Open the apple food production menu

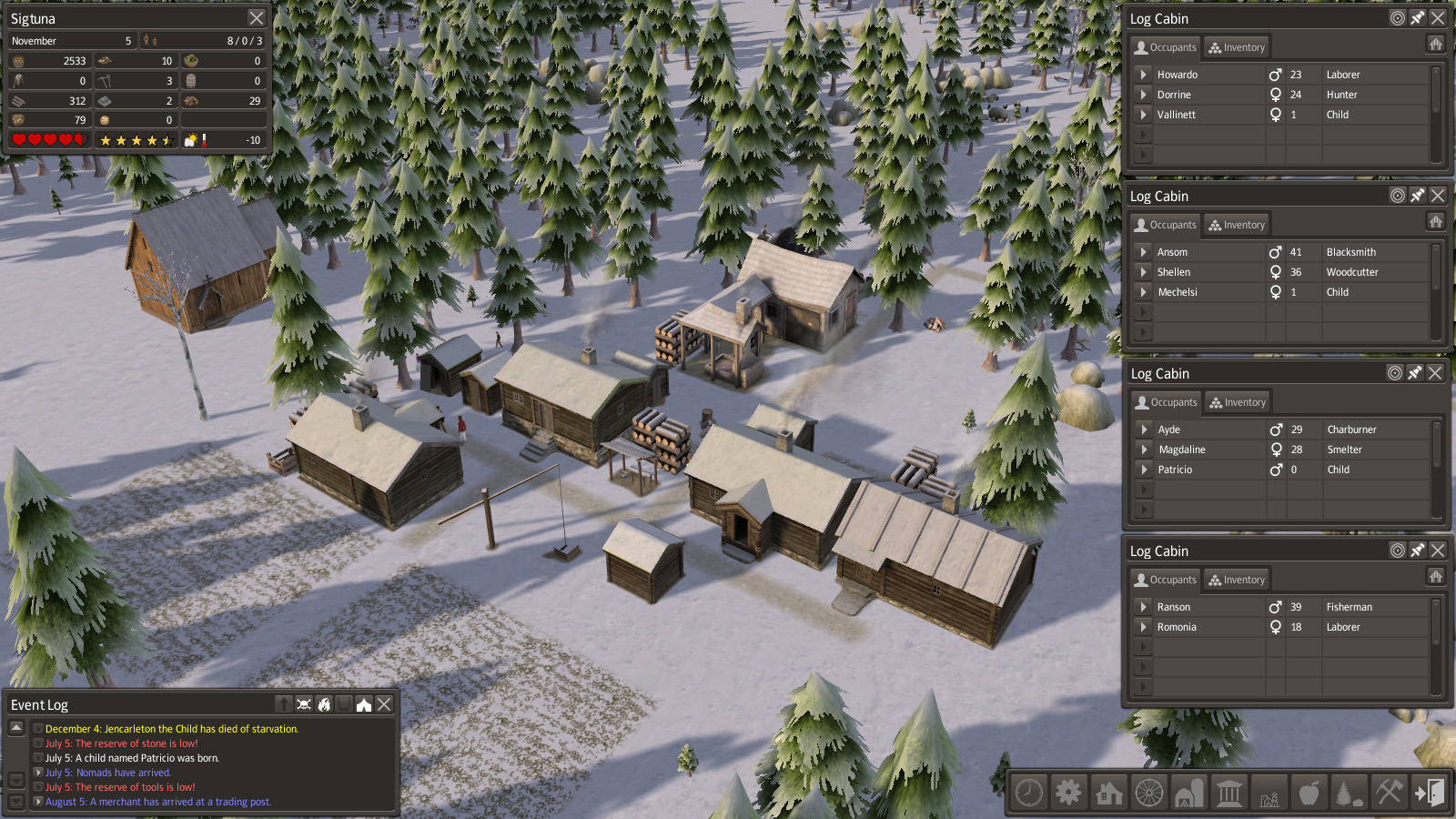tap(1309, 793)
